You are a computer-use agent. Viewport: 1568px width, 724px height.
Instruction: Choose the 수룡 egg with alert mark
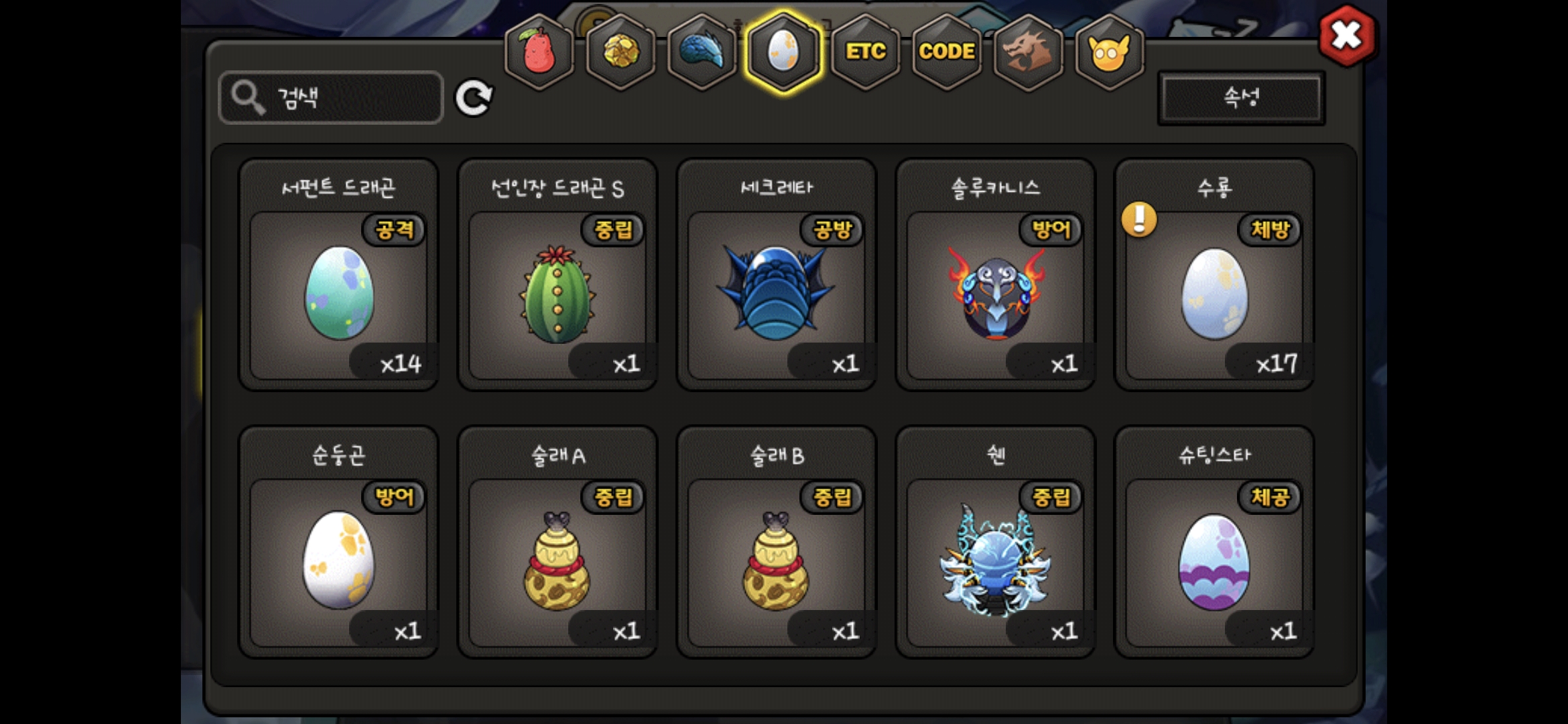pyautogui.click(x=1214, y=294)
